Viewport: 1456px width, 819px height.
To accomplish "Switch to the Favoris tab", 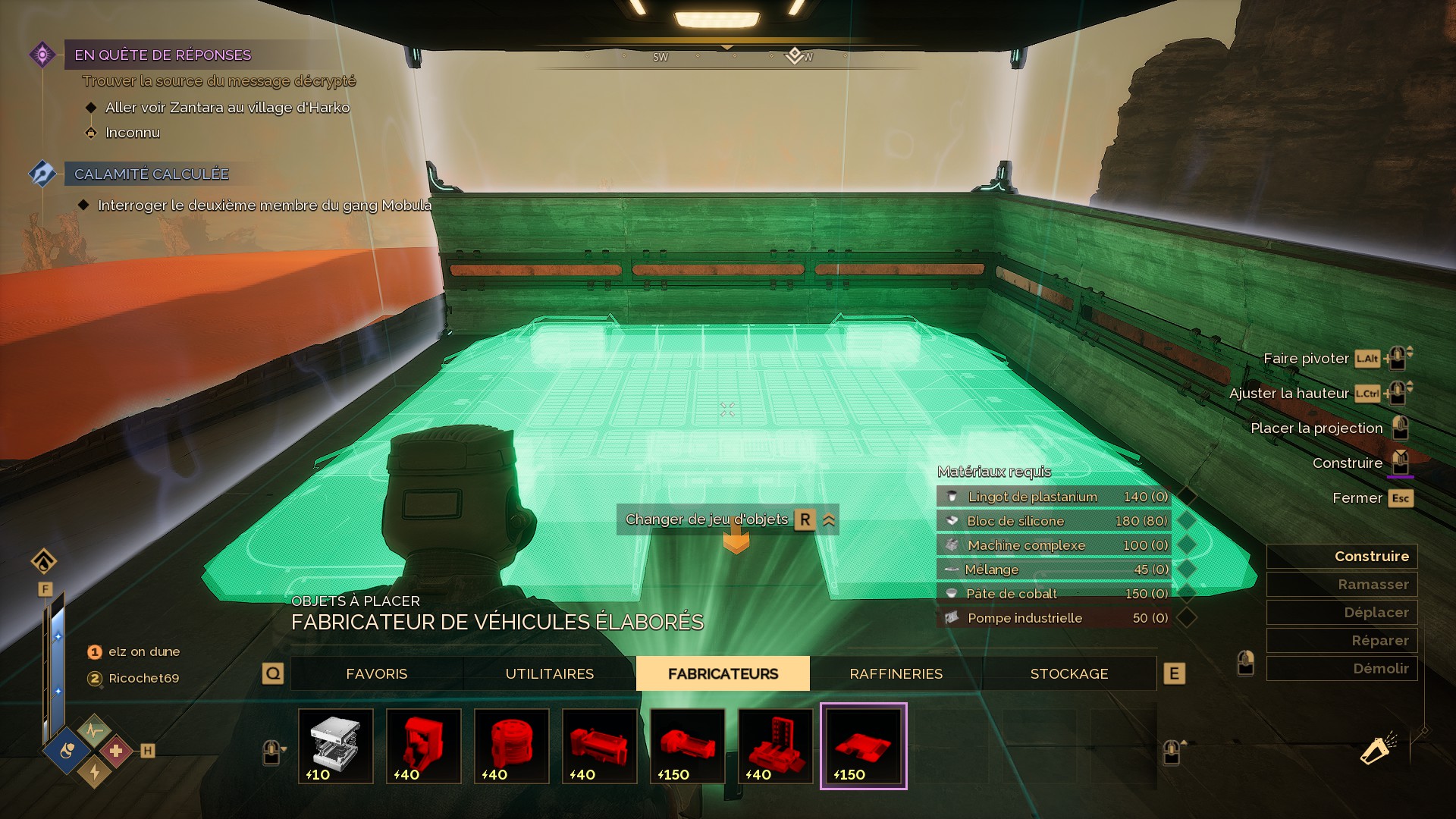I will tap(377, 673).
